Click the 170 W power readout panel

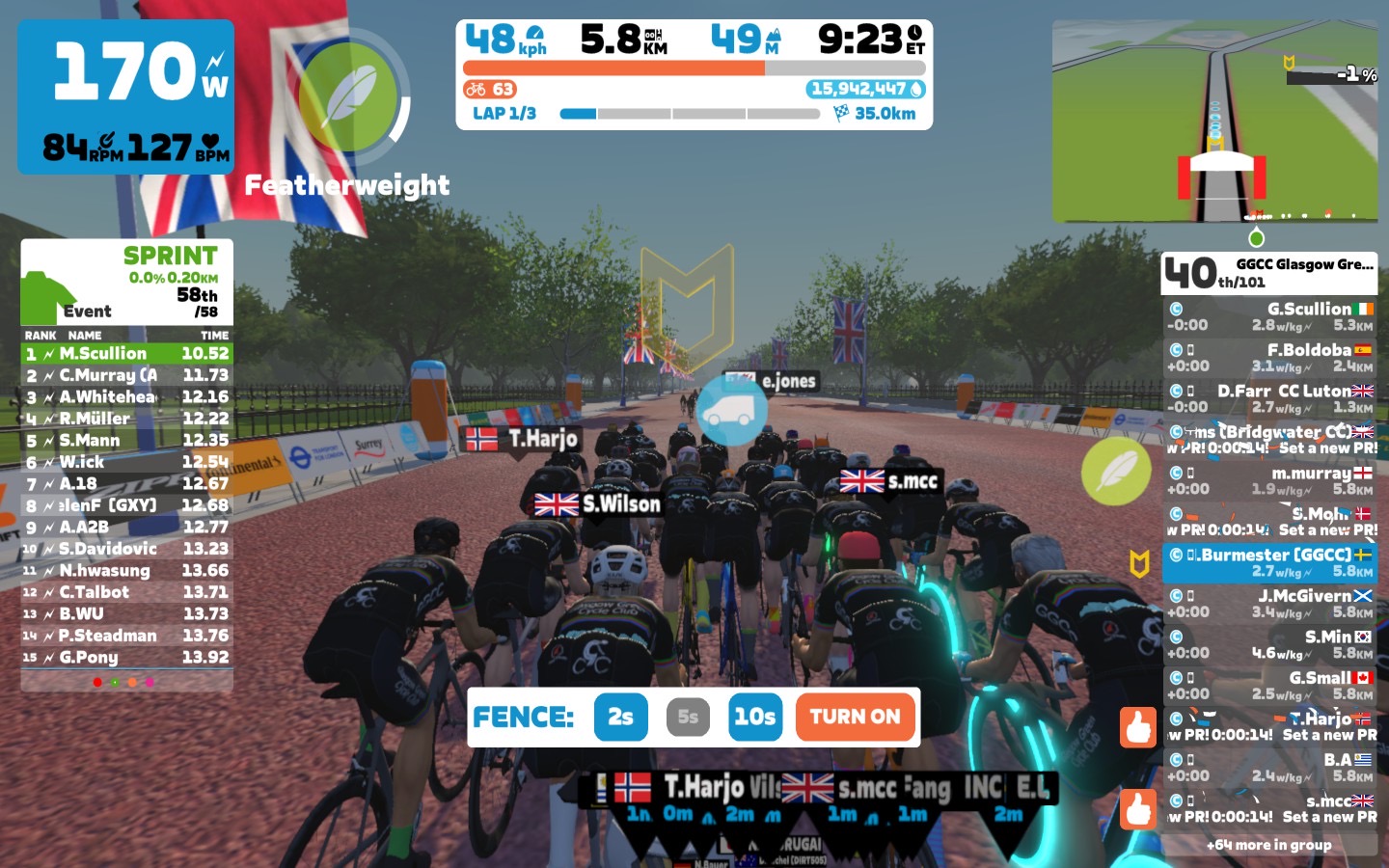pos(126,96)
